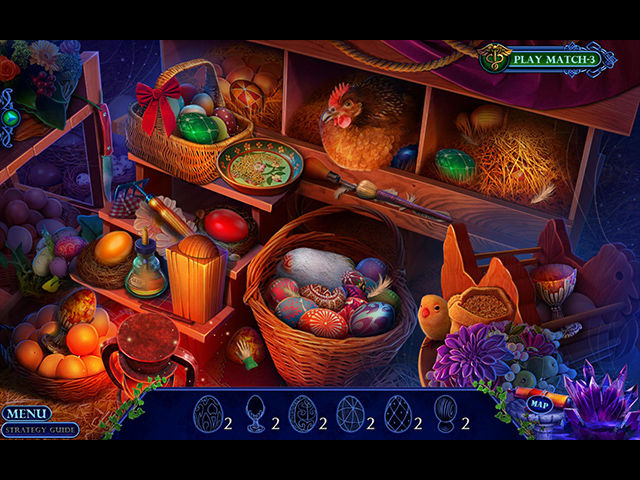Open the Strategy Guide
Image resolution: width=640 pixels, height=480 pixels.
click(x=40, y=431)
